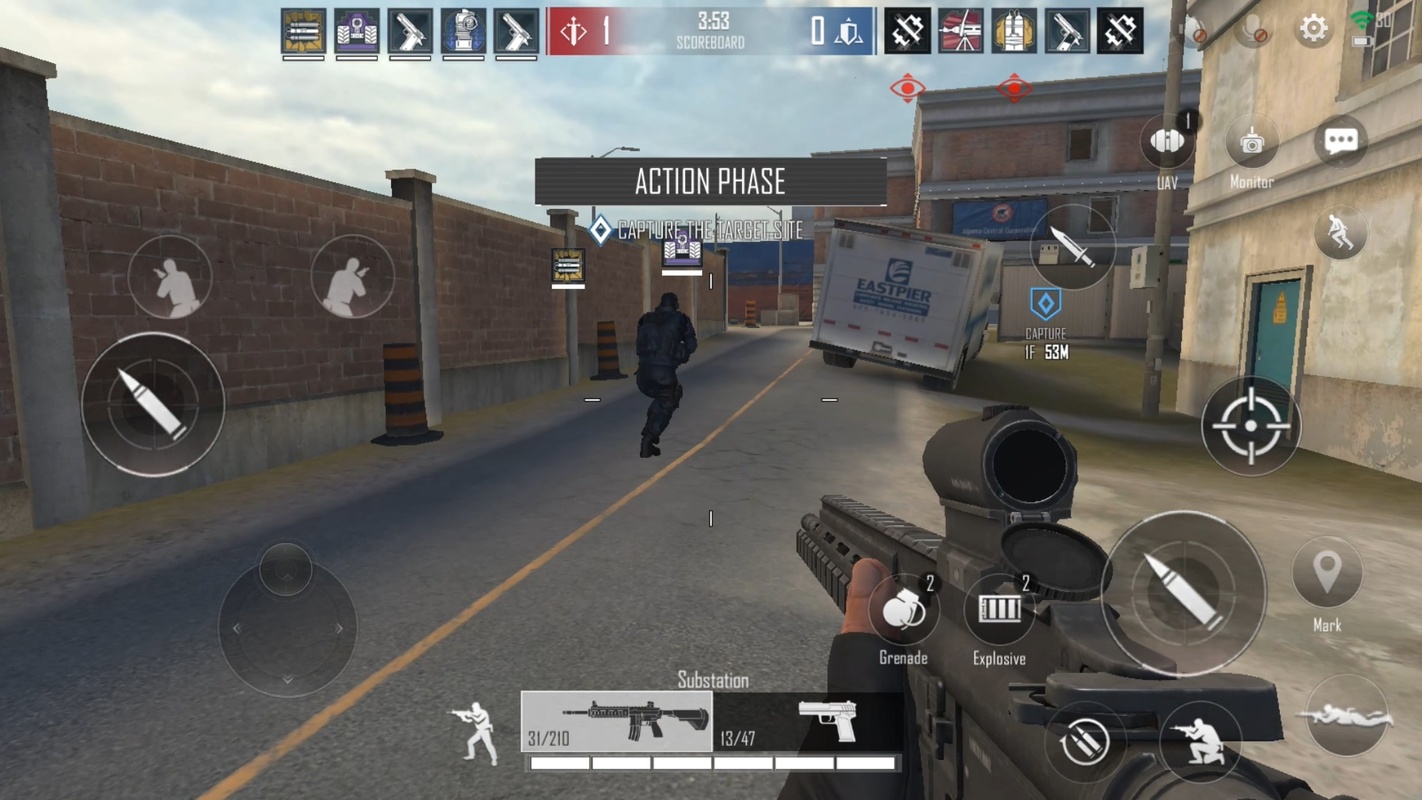
Task: Open the Monitor camera view
Action: tap(1251, 143)
